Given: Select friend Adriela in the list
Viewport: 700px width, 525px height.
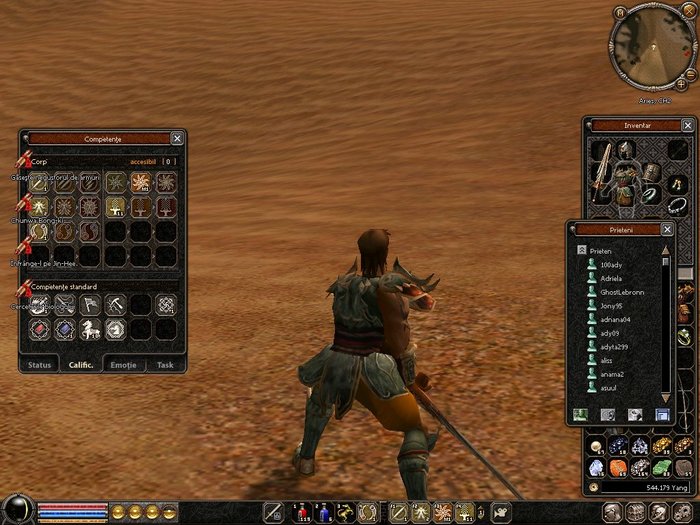Looking at the screenshot, I should coord(613,277).
